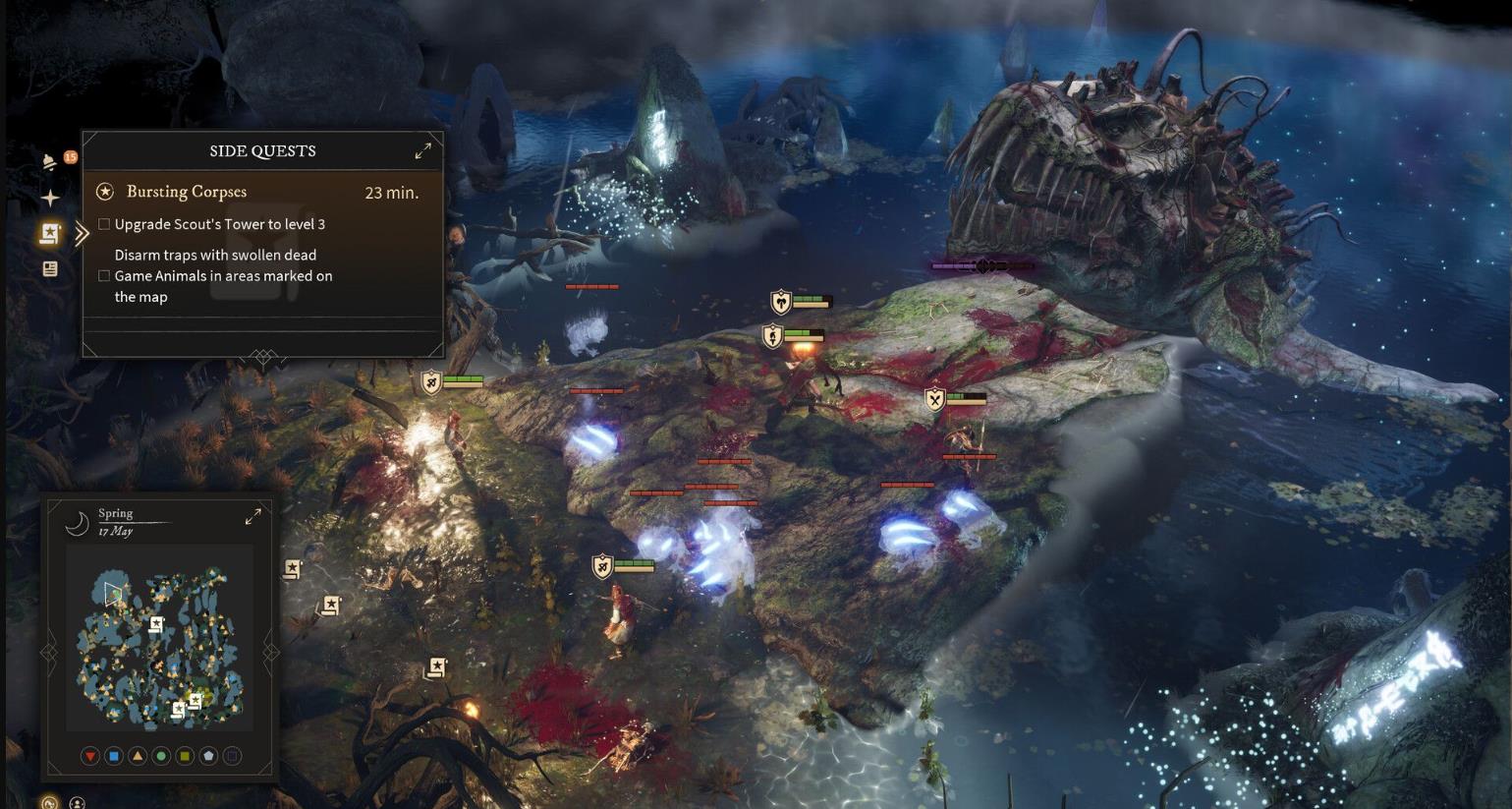The height and width of the screenshot is (809, 1512).
Task: Collapse quest panel with double-chevron arrow
Action: click(x=82, y=233)
